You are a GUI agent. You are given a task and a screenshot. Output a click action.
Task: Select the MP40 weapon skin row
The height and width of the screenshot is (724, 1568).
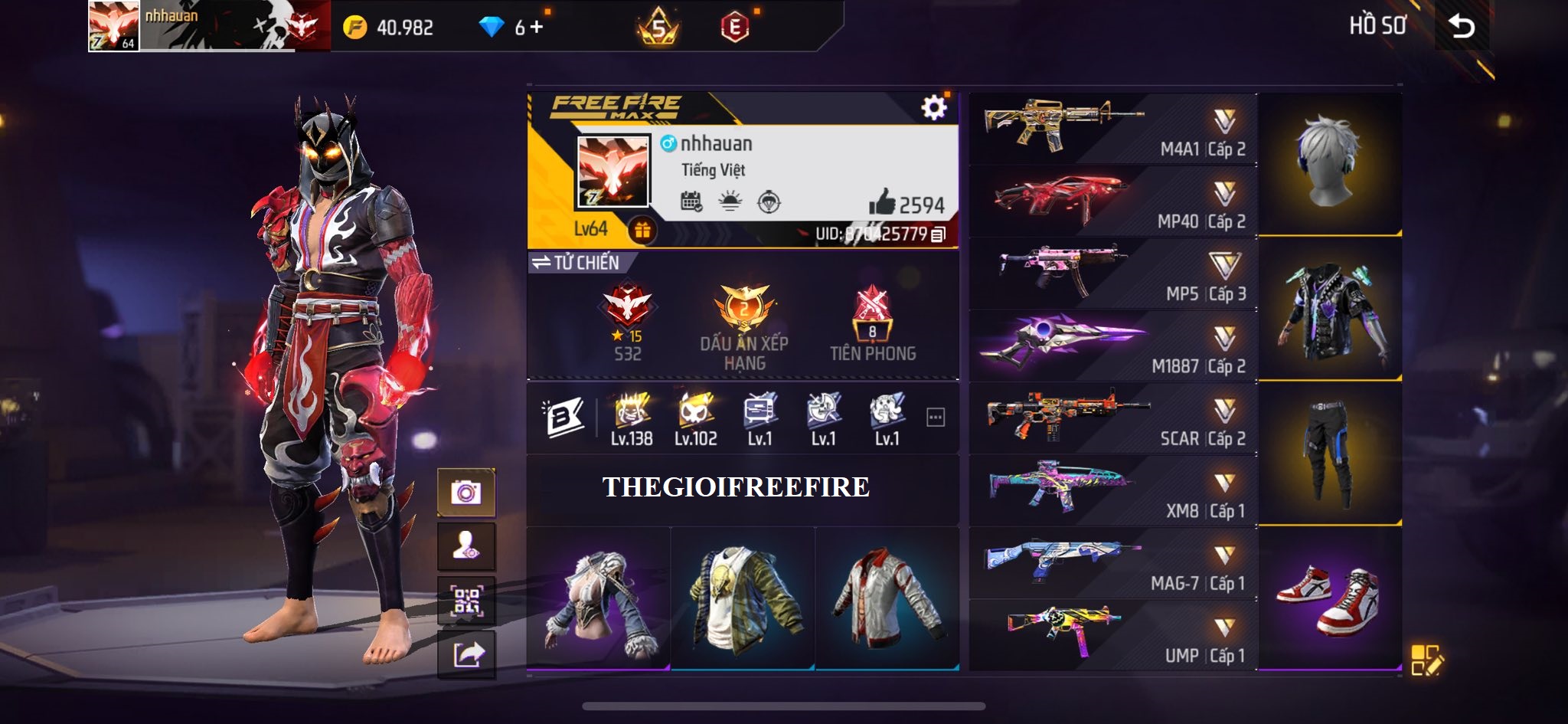[x=1112, y=201]
